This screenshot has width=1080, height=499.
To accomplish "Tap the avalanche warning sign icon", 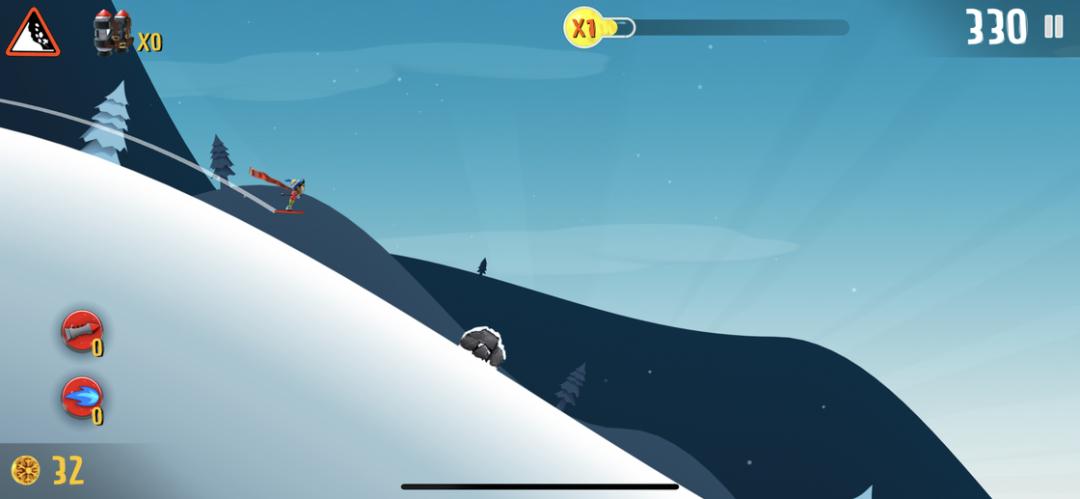I will (32, 33).
